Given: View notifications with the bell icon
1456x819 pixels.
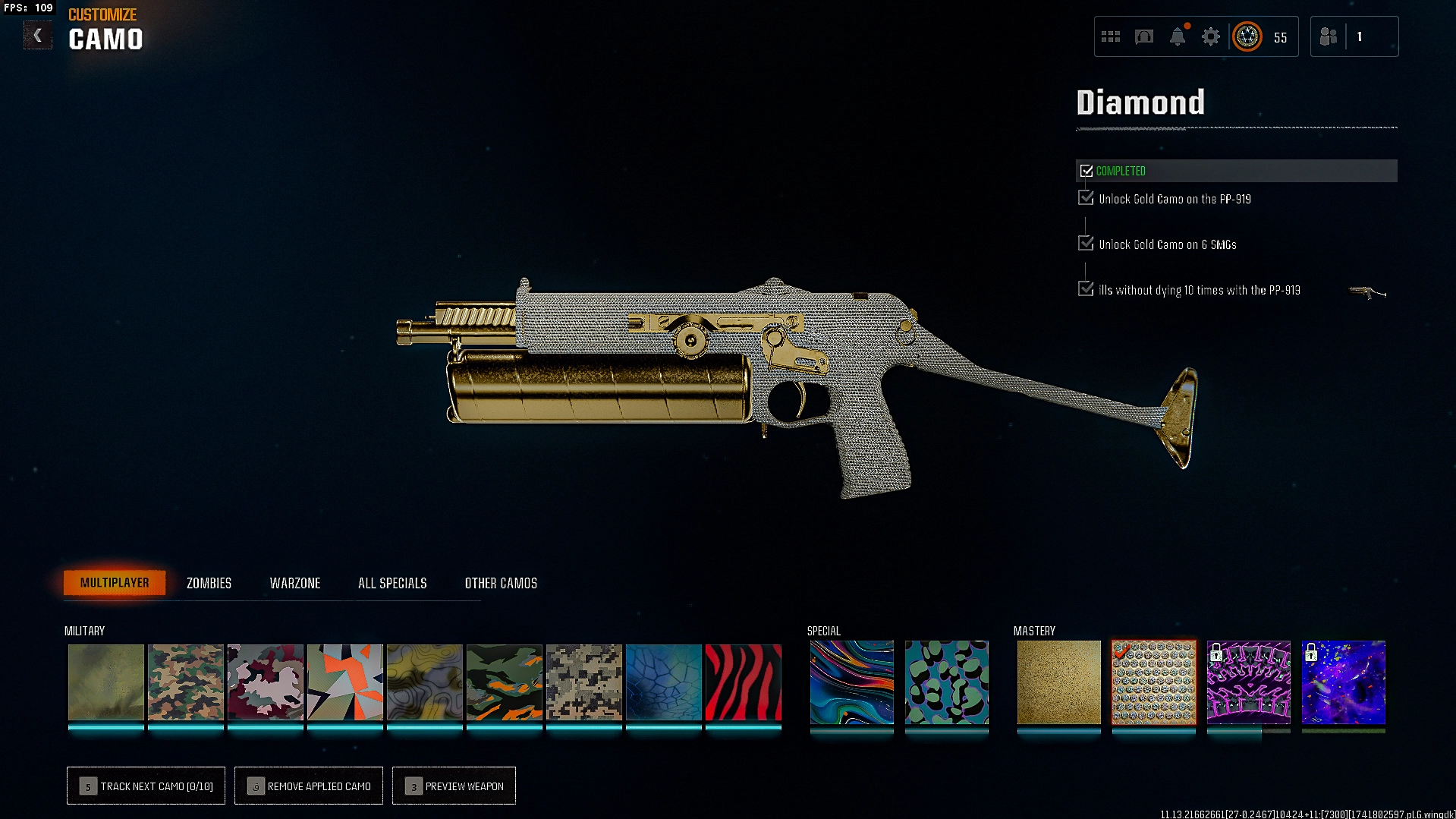Looking at the screenshot, I should click(1178, 36).
